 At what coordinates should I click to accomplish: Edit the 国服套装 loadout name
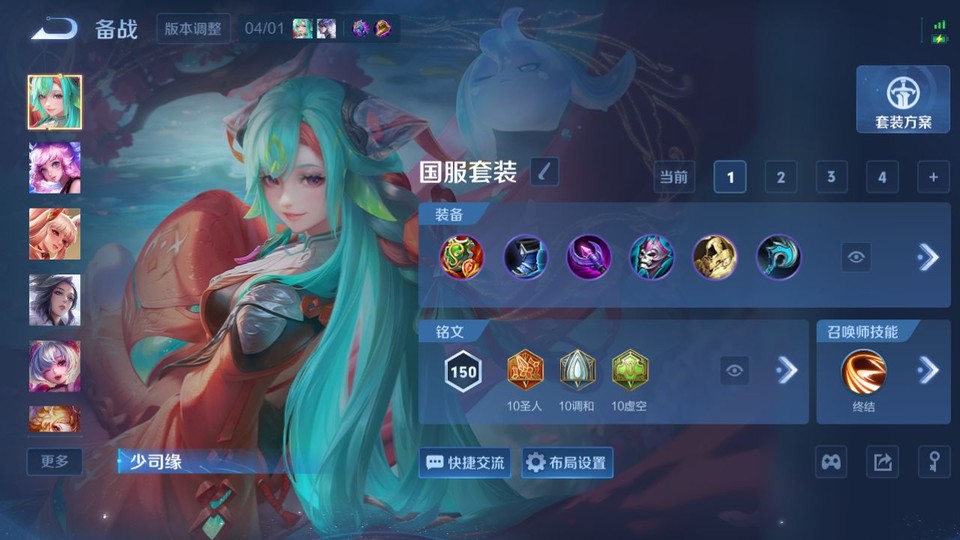pos(544,172)
